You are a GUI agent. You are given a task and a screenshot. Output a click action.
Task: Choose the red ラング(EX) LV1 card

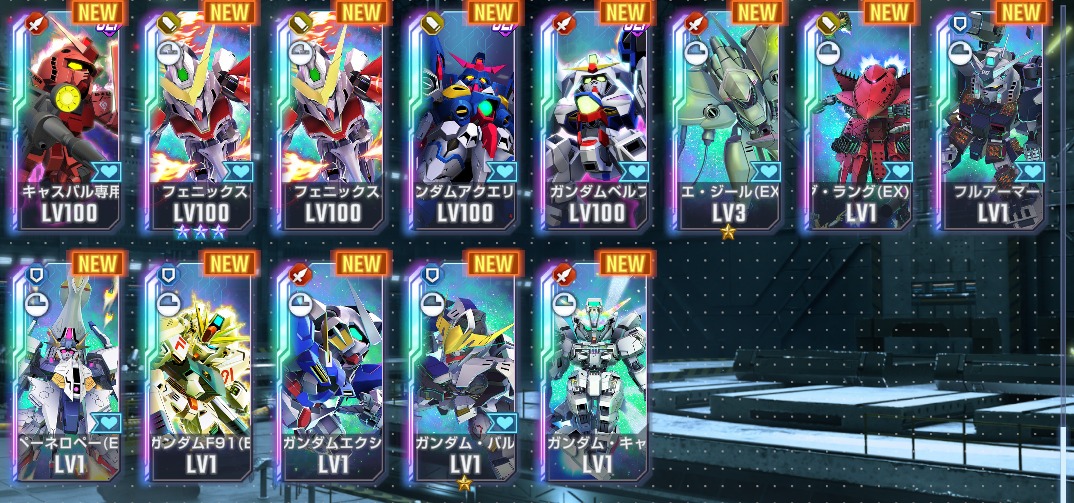(858, 120)
